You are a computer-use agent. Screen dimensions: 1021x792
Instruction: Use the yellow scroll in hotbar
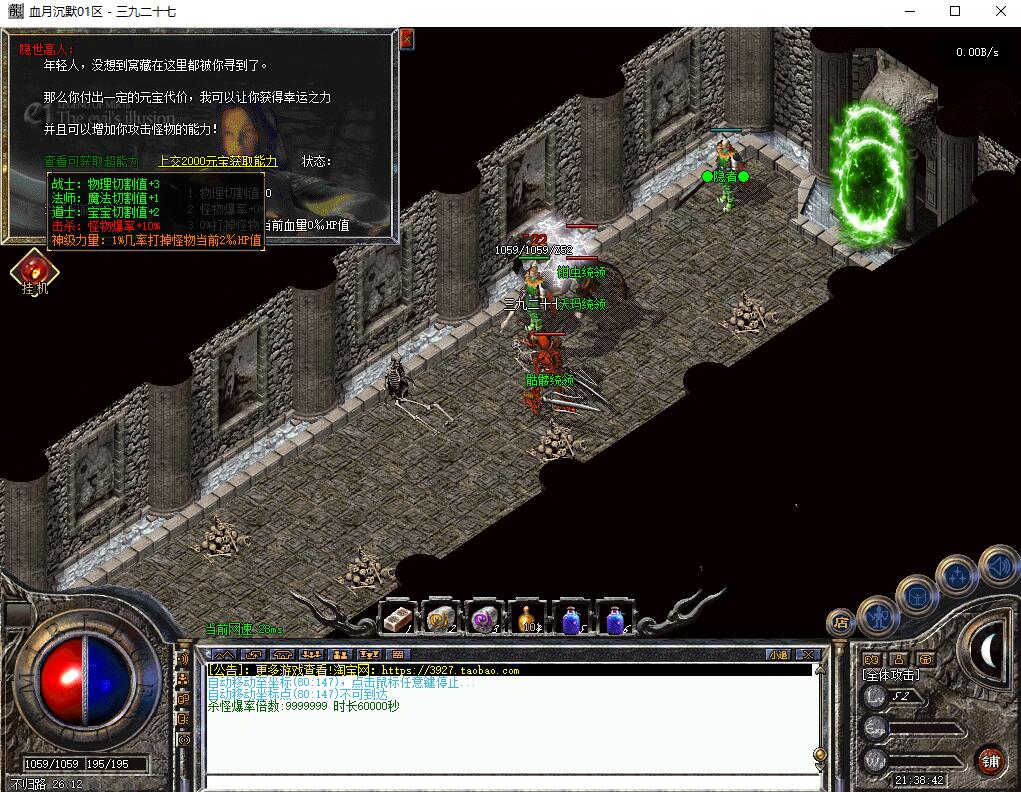click(x=441, y=619)
